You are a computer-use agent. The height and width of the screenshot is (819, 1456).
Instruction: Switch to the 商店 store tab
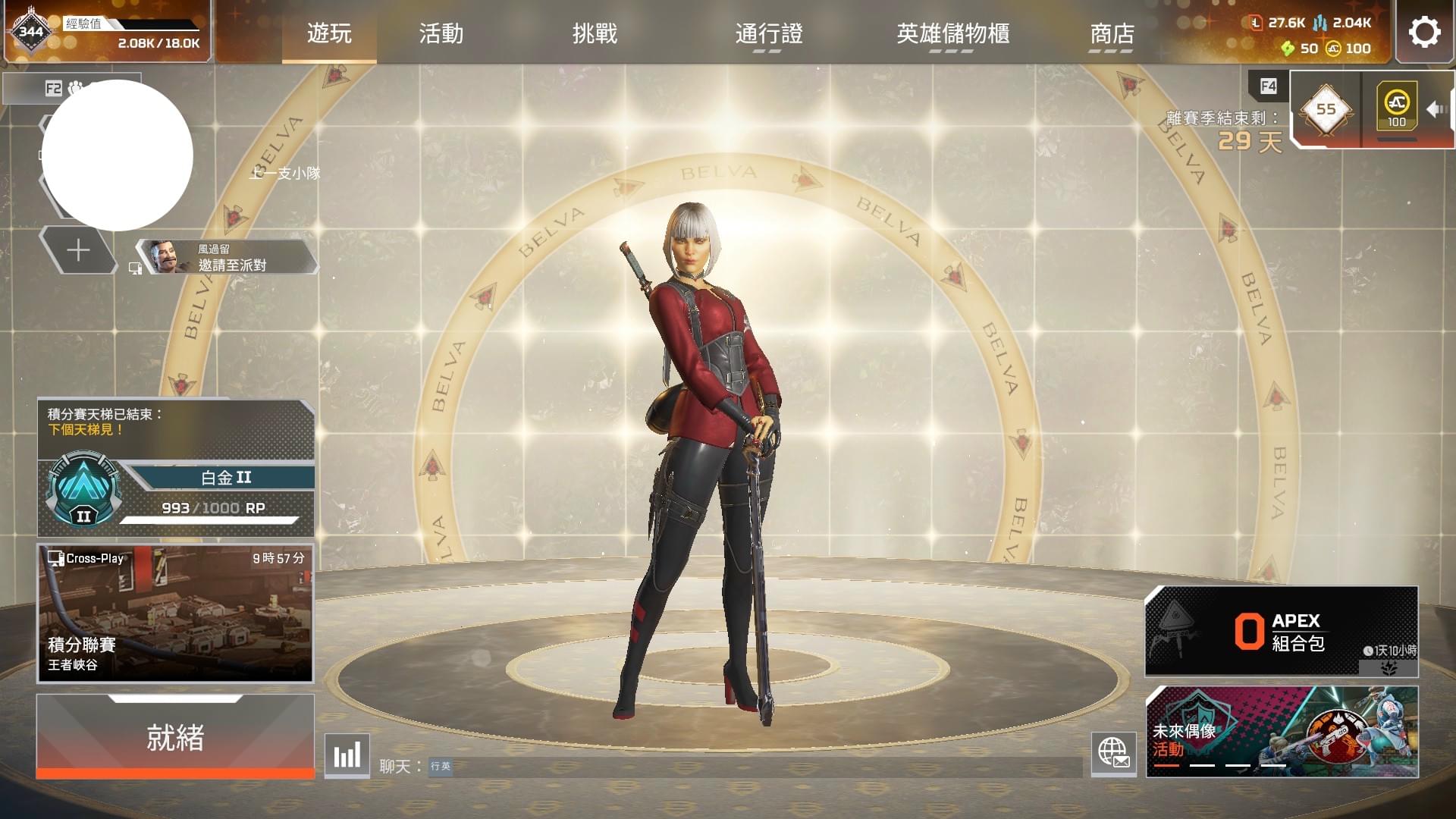pyautogui.click(x=1110, y=34)
